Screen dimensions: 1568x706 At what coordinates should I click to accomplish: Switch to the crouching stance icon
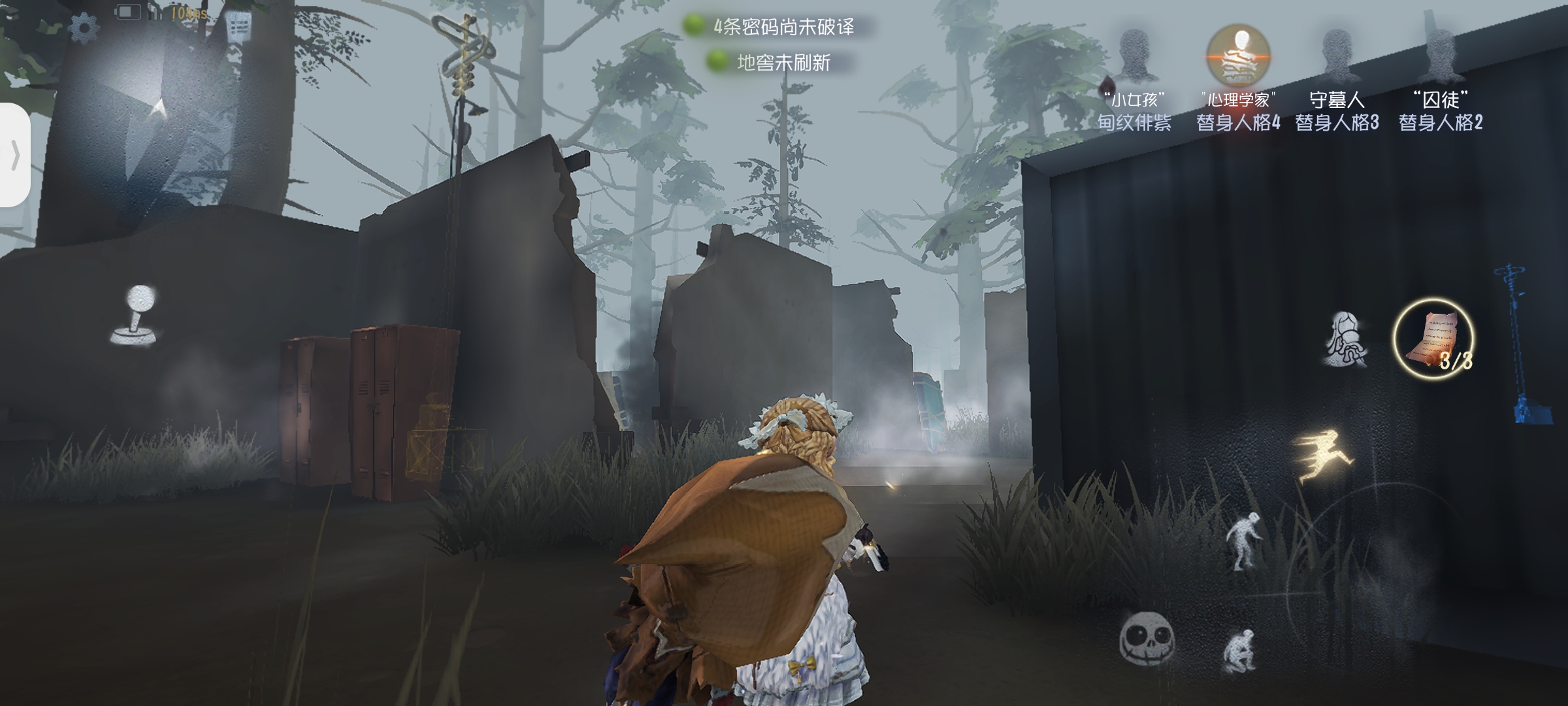point(1240,650)
